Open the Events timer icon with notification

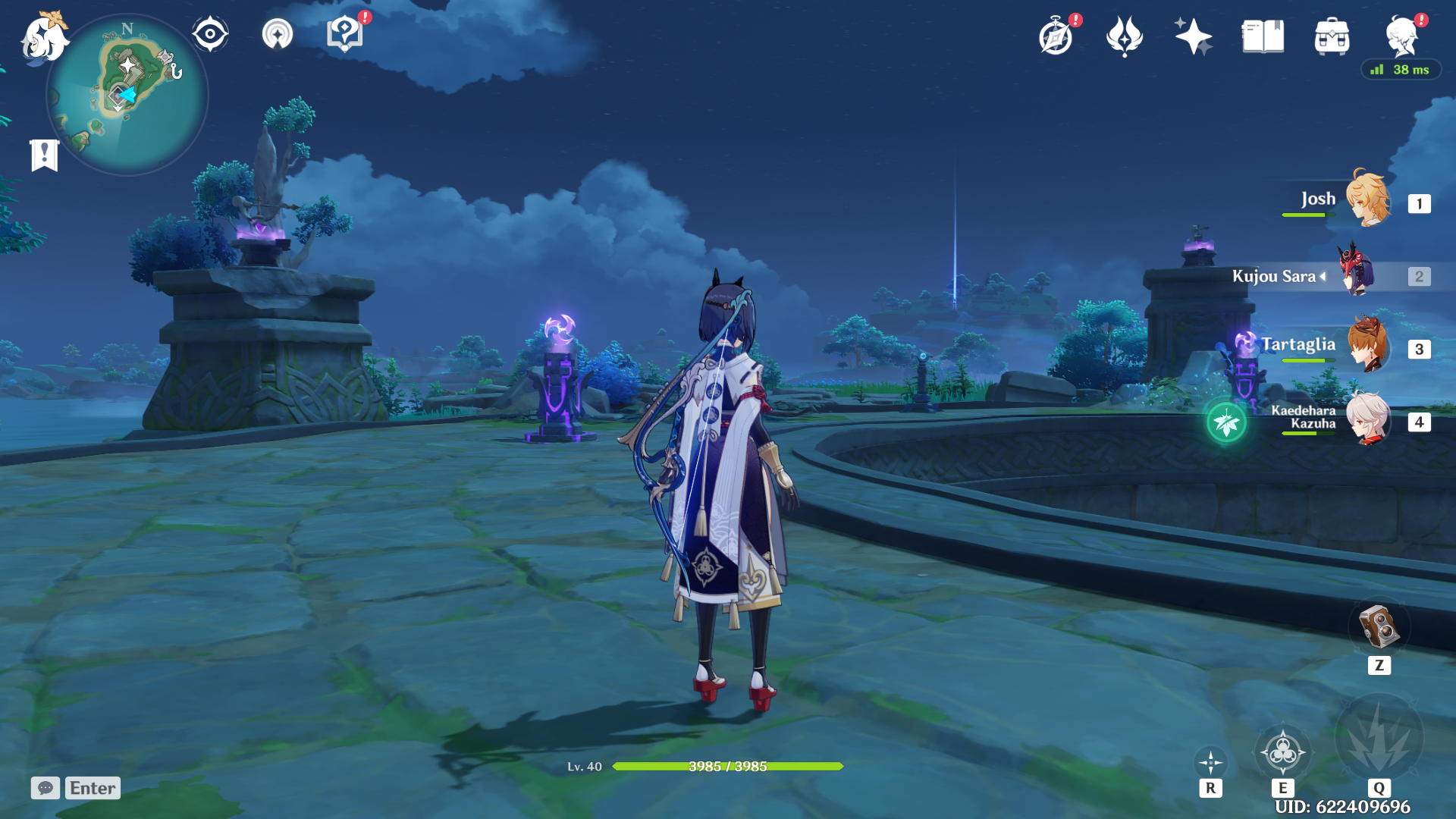point(1056,35)
